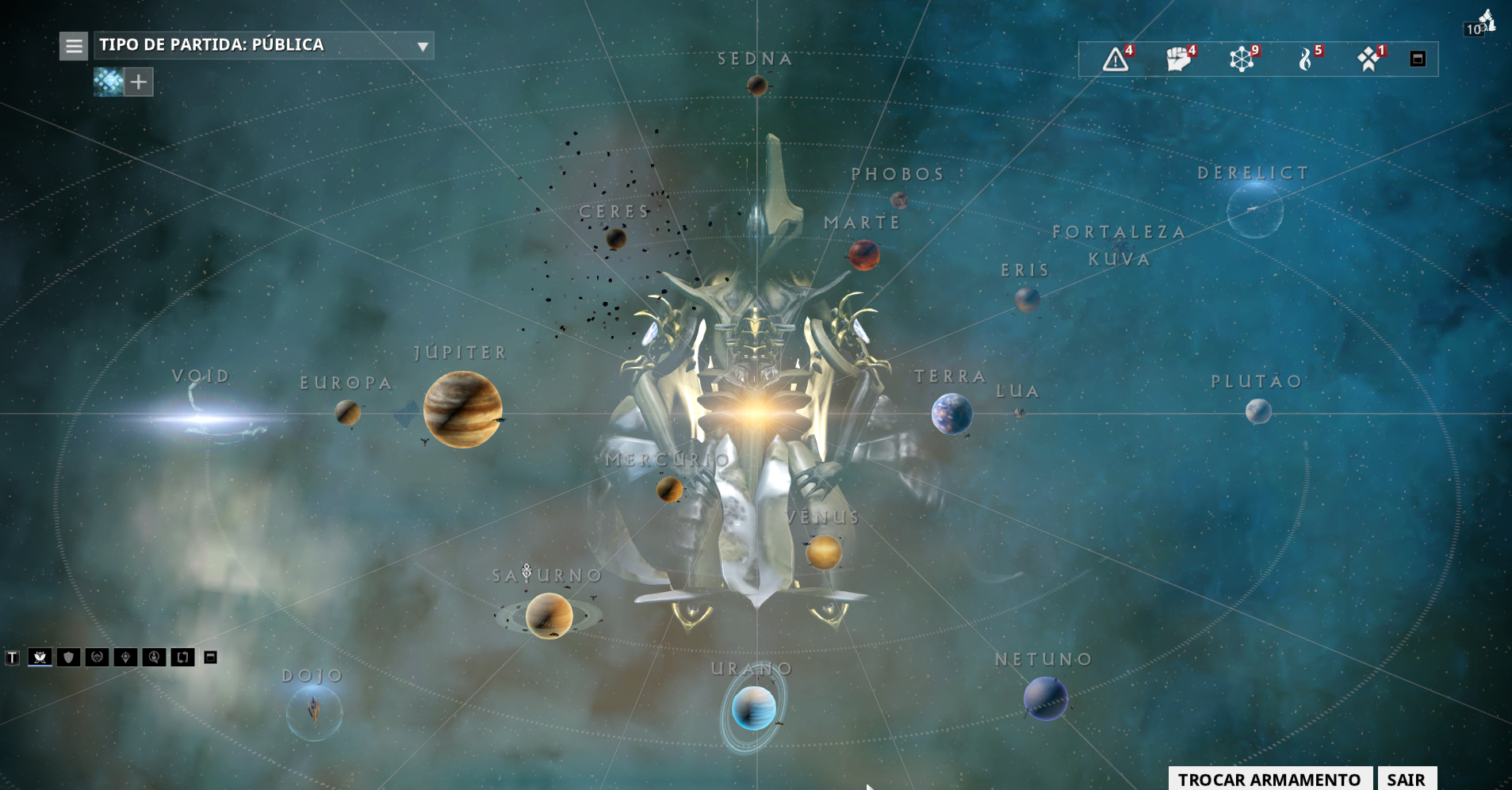Click the loop arrows filter icon
1512x790 pixels.
tap(182, 657)
